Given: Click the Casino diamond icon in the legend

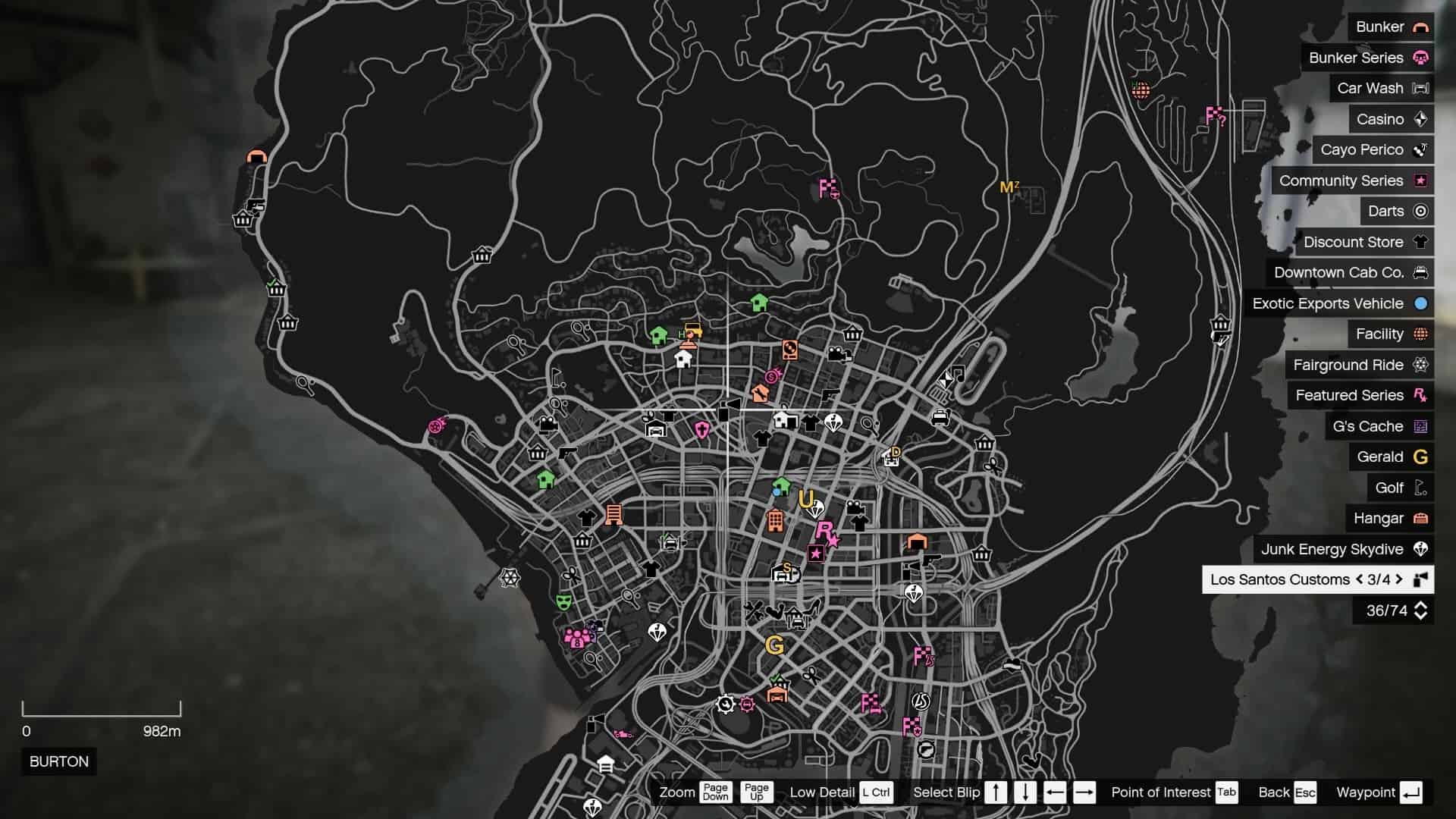Looking at the screenshot, I should coord(1420,119).
